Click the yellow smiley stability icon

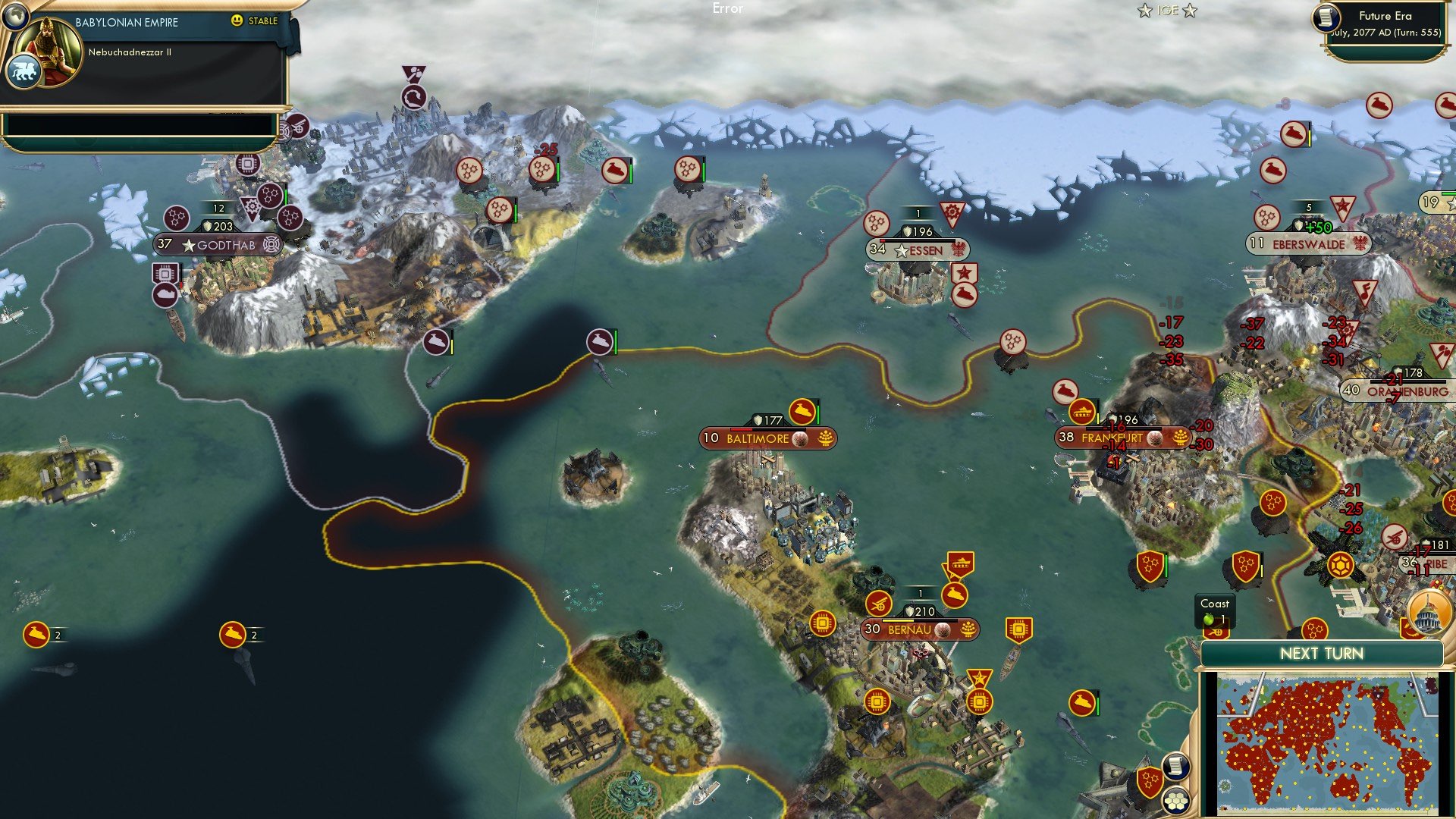pyautogui.click(x=237, y=20)
